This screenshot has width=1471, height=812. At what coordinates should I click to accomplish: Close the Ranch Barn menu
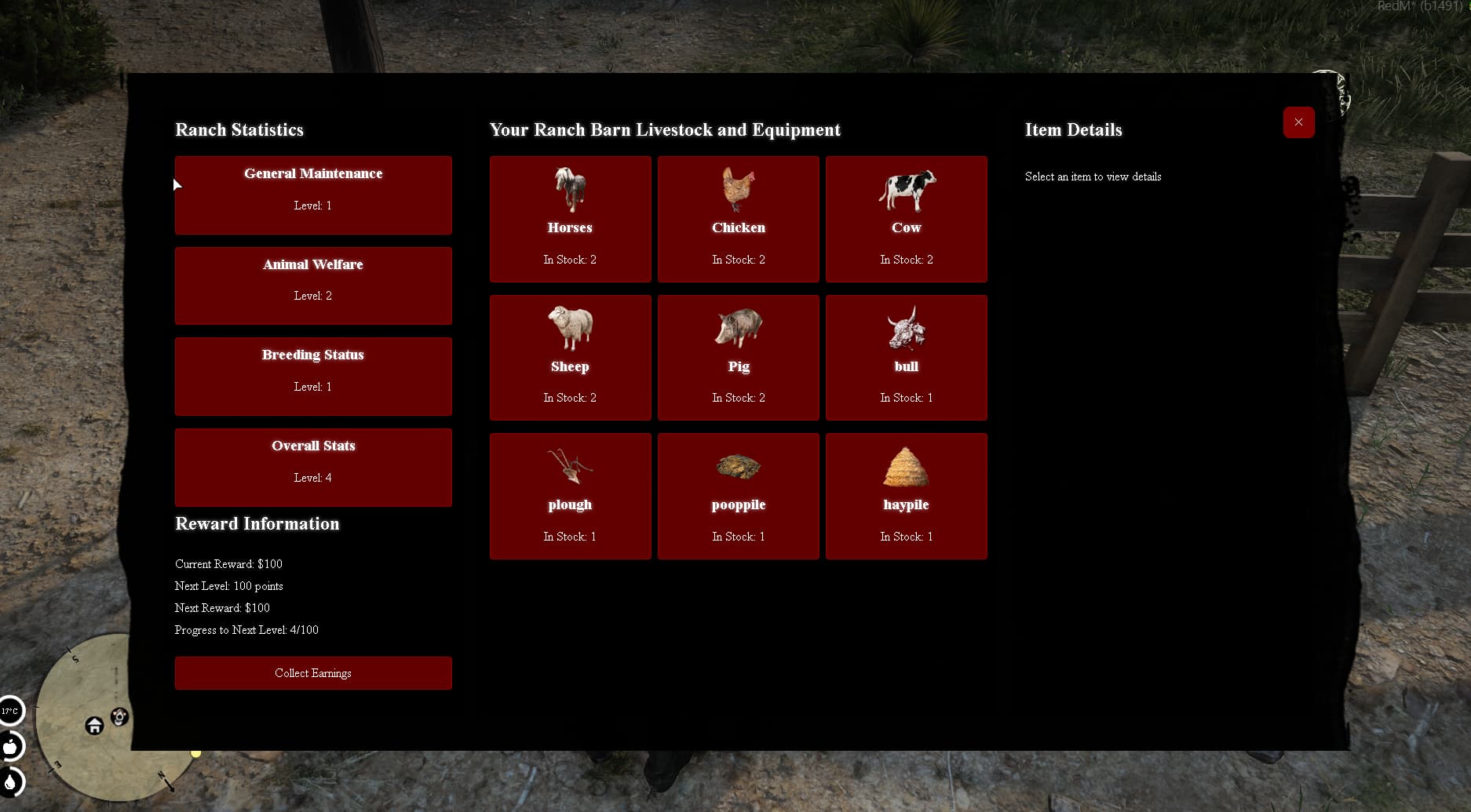(1298, 122)
